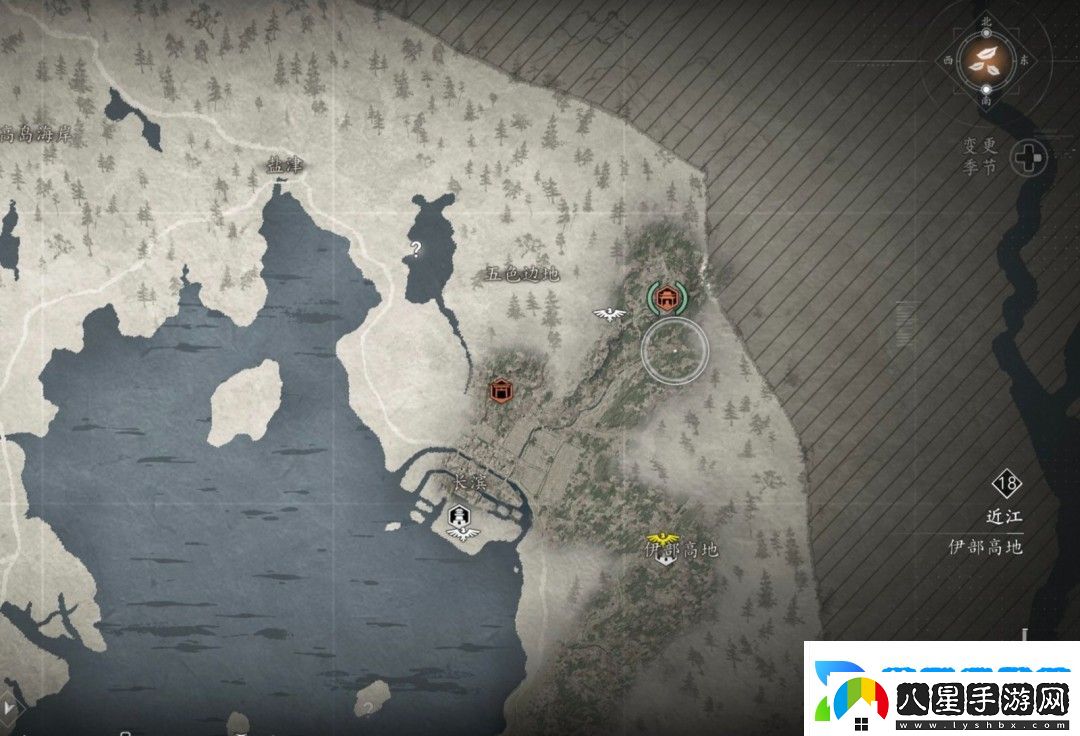The height and width of the screenshot is (736, 1080).
Task: Click the orange shrine marker above 长滨
Action: point(502,389)
